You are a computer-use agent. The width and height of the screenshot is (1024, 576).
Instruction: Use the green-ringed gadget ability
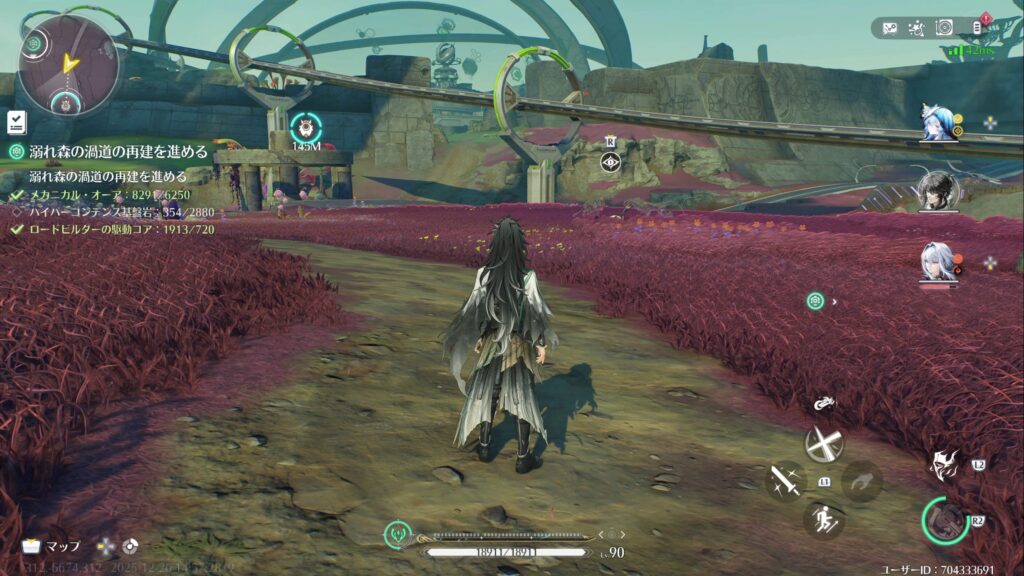945,520
